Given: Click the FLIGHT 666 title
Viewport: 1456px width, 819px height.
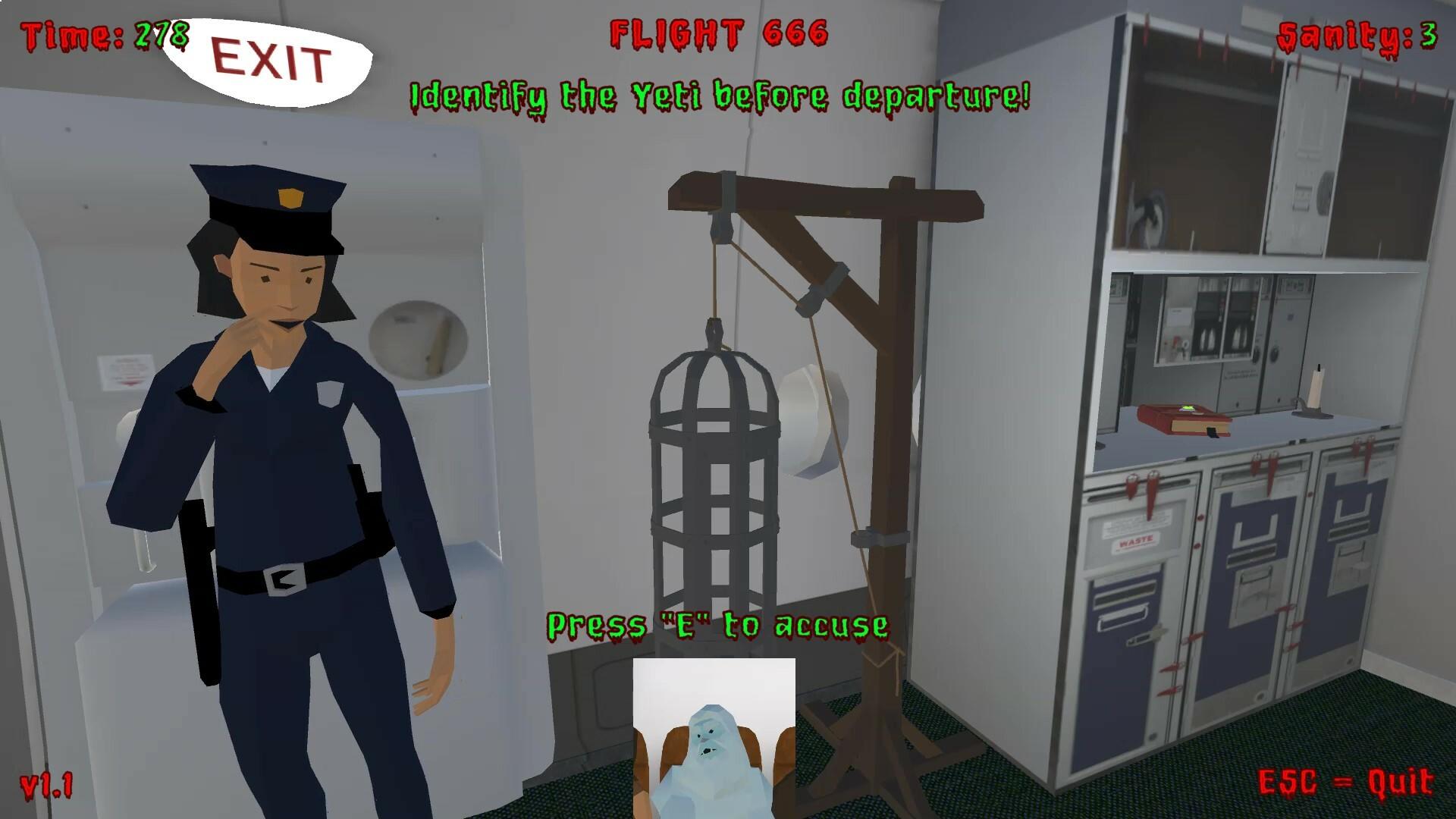Looking at the screenshot, I should 719,34.
